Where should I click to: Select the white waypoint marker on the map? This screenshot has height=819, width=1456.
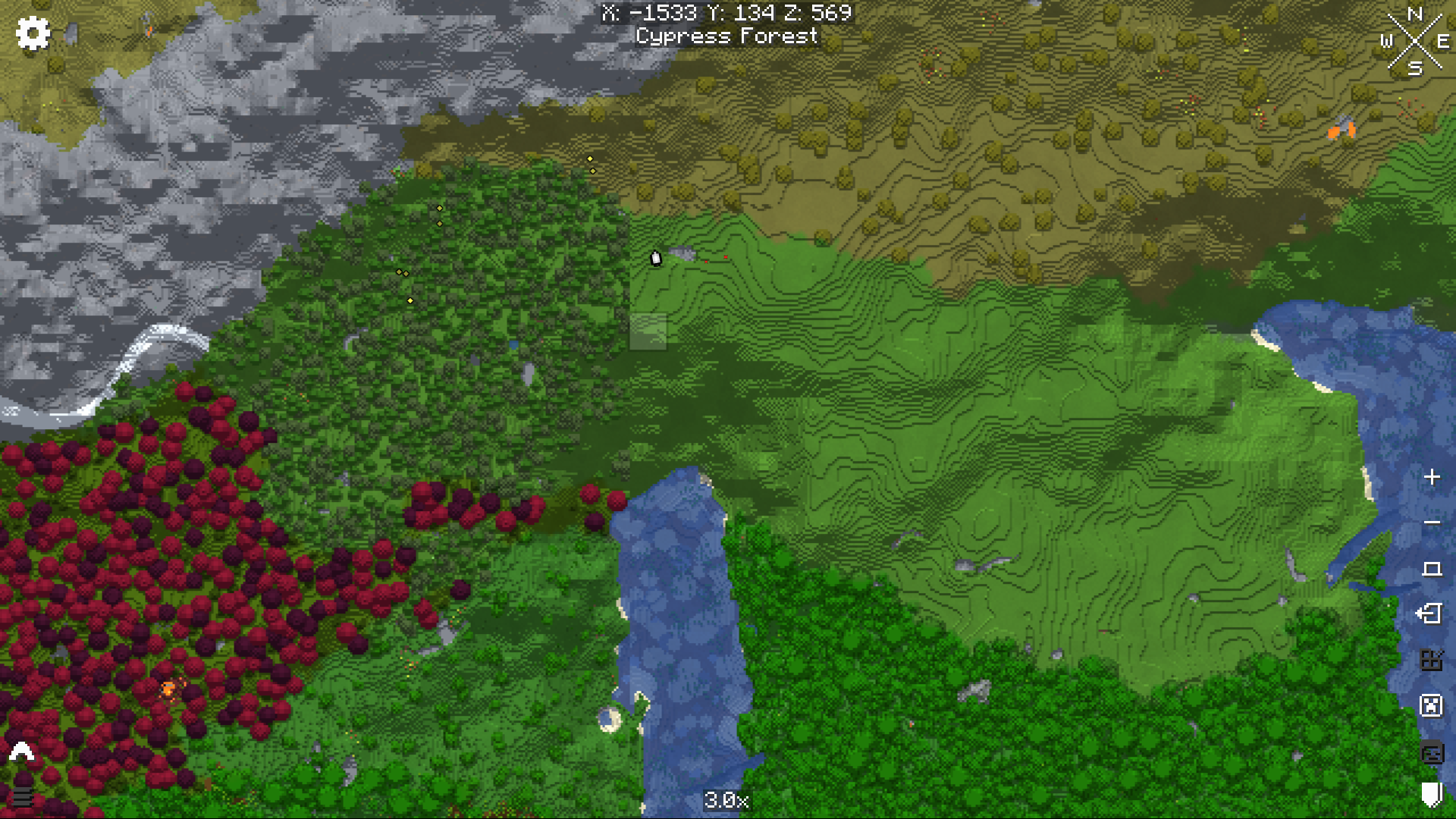coord(655,259)
